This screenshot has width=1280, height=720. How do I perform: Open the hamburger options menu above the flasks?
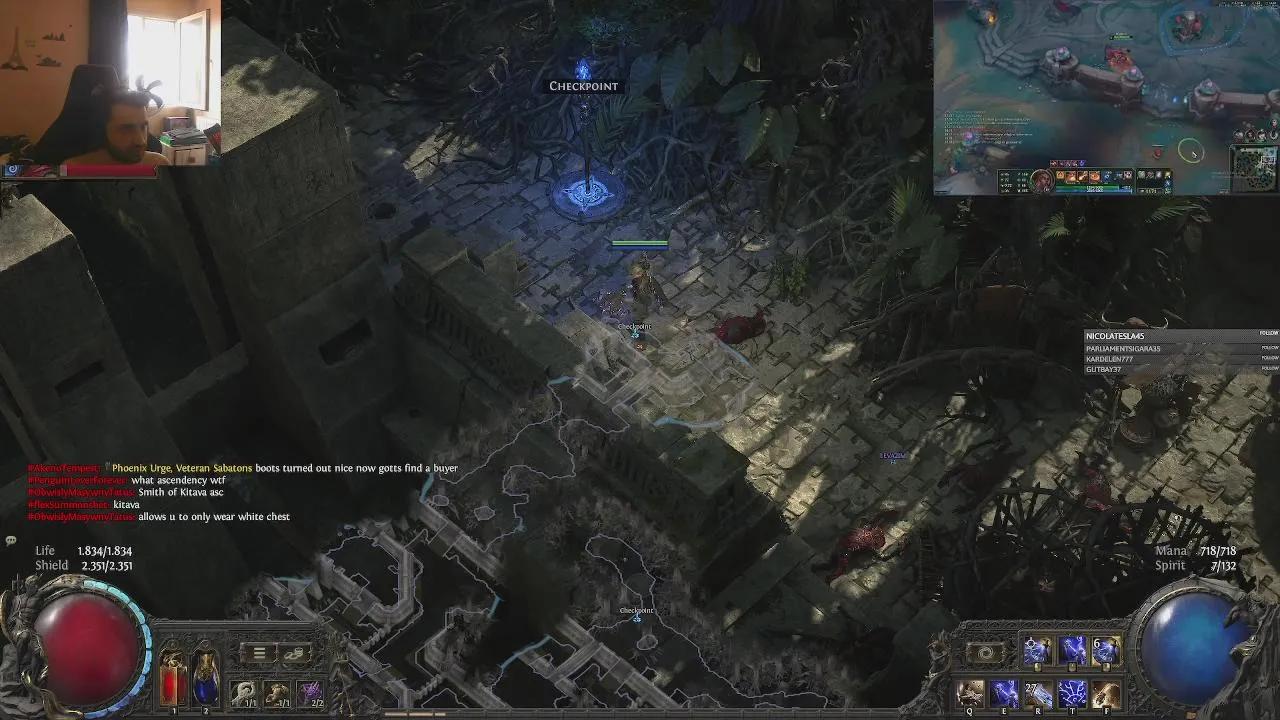coord(259,654)
